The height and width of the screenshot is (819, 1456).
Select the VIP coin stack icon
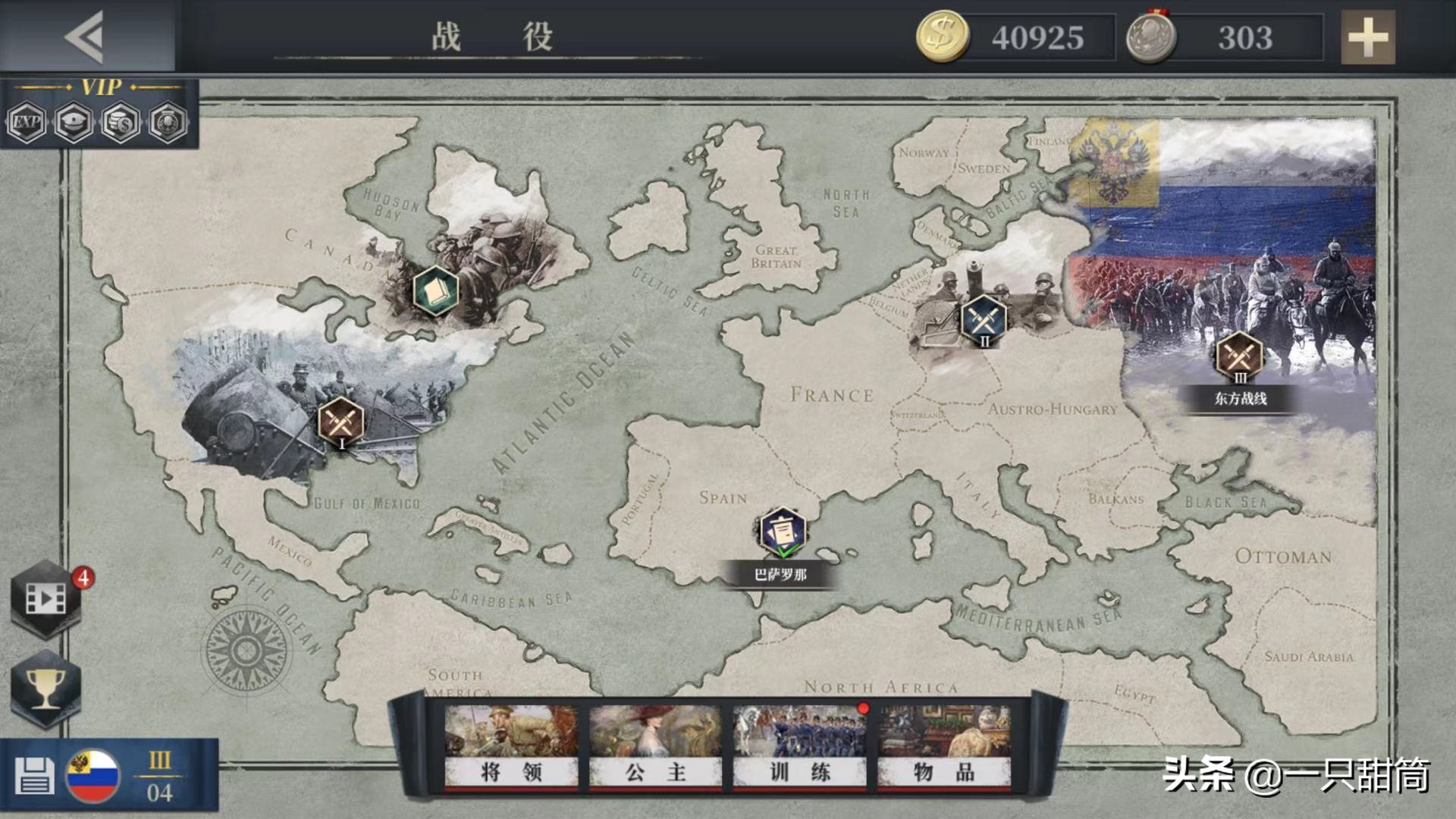pos(121,121)
